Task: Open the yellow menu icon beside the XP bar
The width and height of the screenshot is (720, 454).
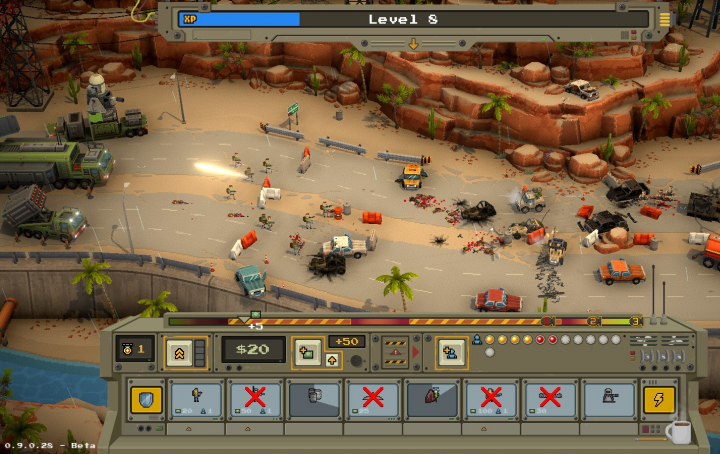Action: click(x=664, y=19)
